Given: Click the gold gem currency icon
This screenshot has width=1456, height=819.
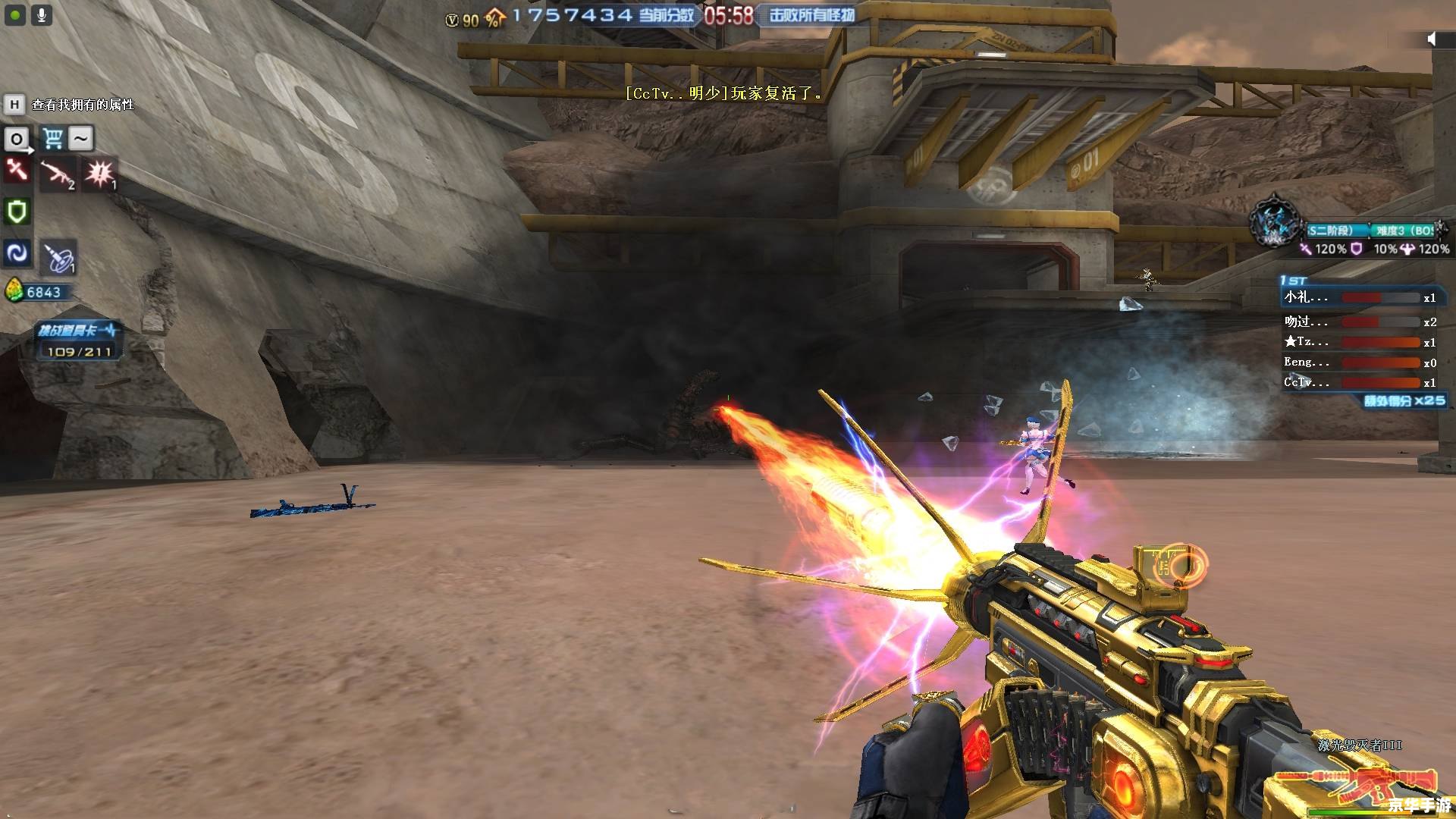Looking at the screenshot, I should click(x=14, y=291).
